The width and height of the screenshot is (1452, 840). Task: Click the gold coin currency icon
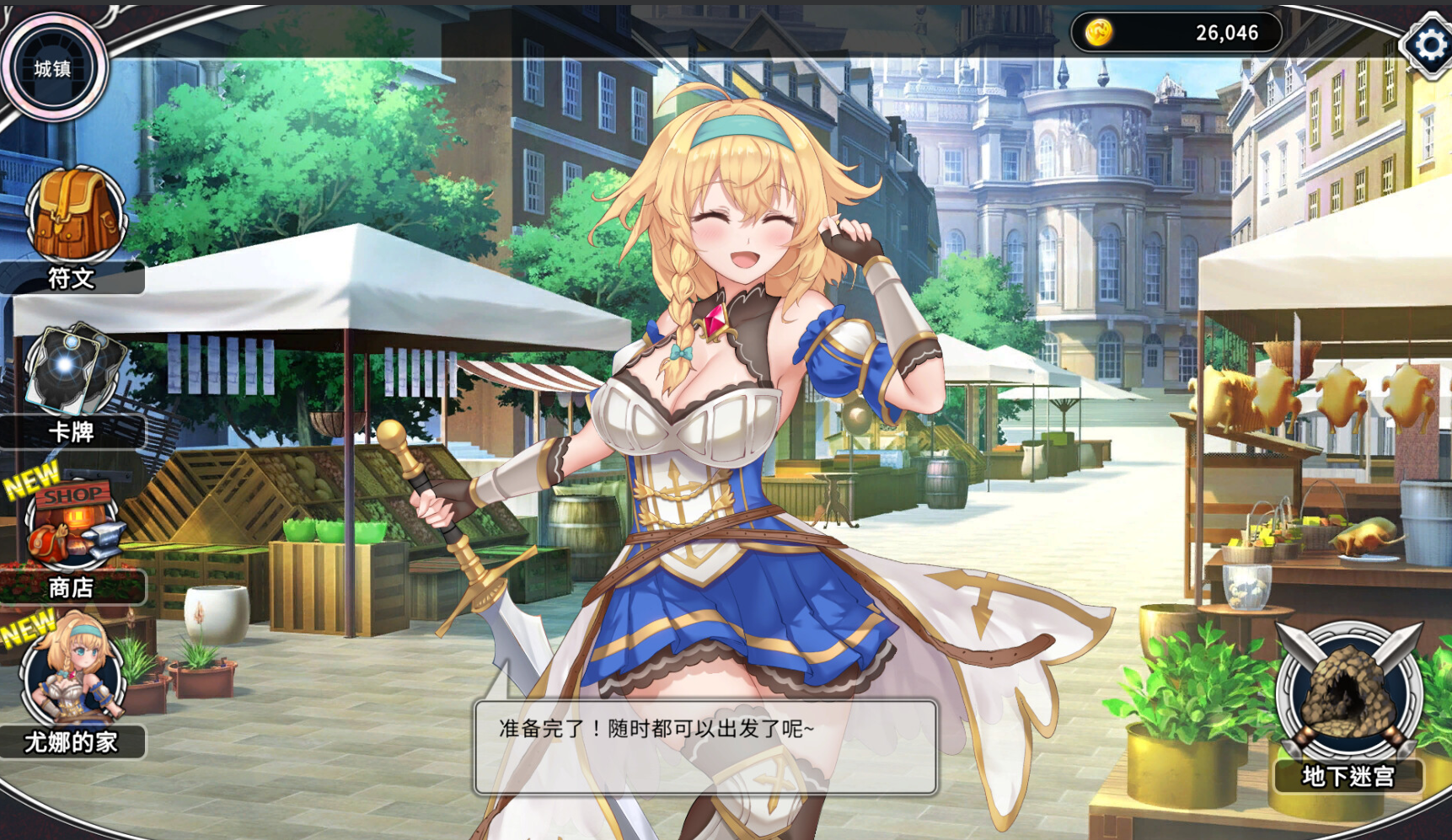point(1097,32)
